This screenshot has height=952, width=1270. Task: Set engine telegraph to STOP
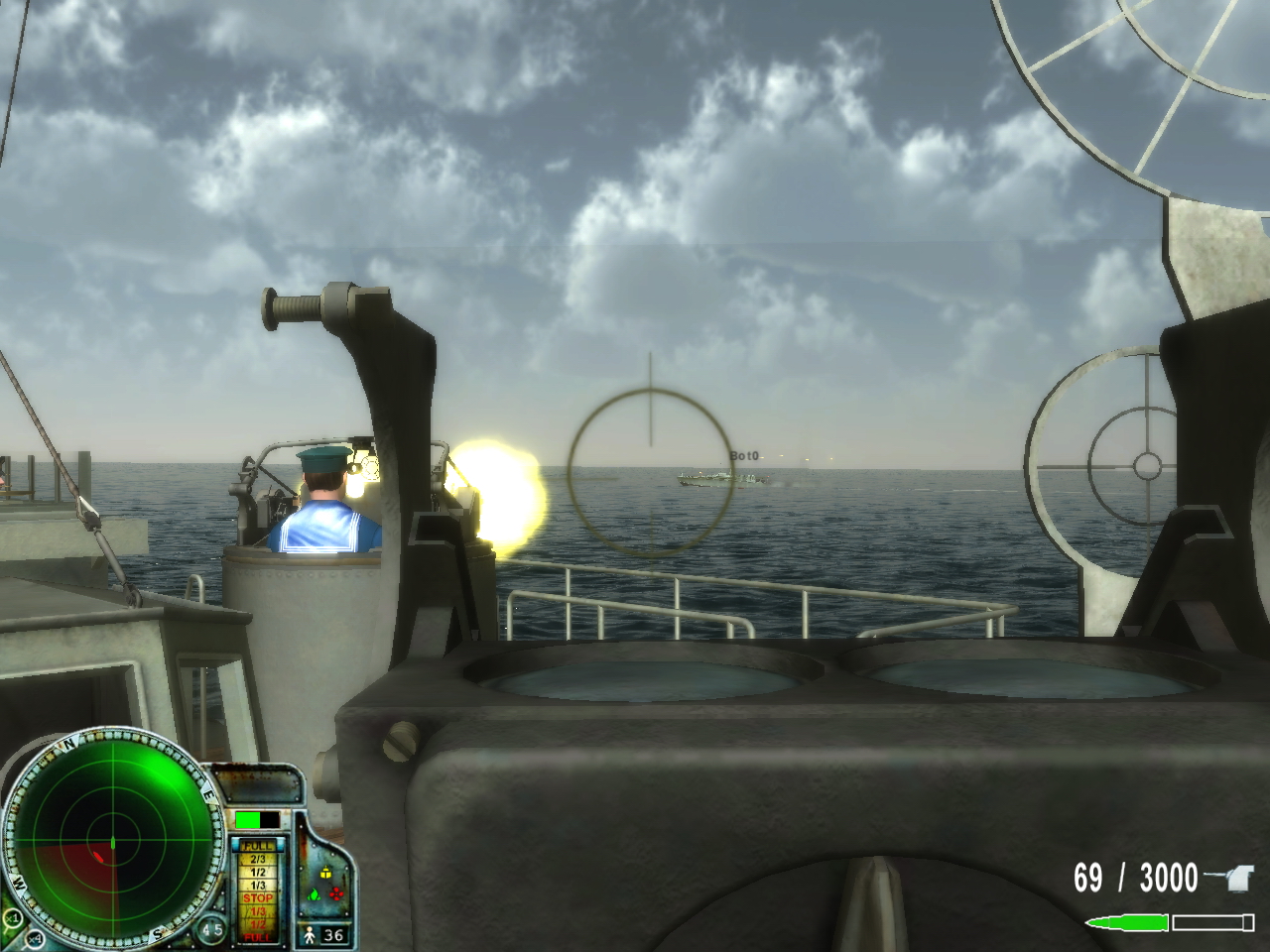pos(258,898)
